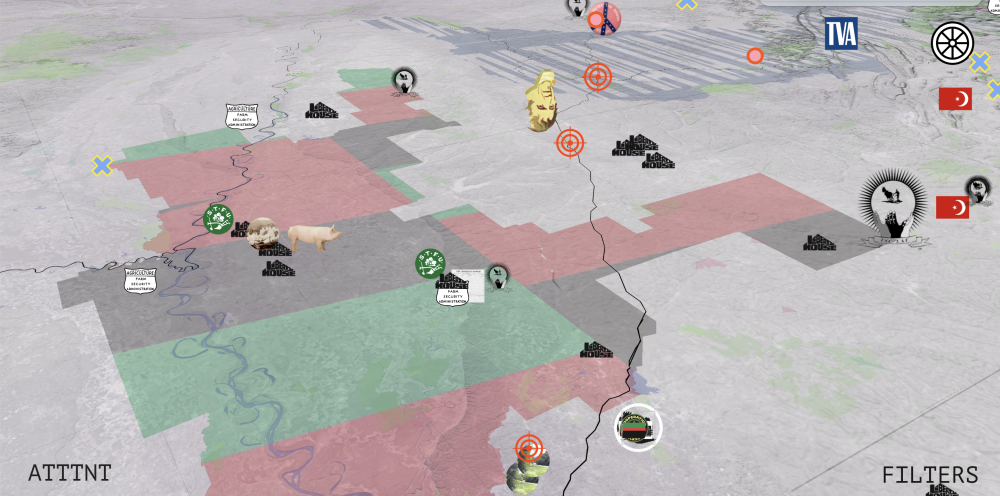This screenshot has height=496, width=1000.
Task: Select the TVA logo map marker
Action: (840, 34)
